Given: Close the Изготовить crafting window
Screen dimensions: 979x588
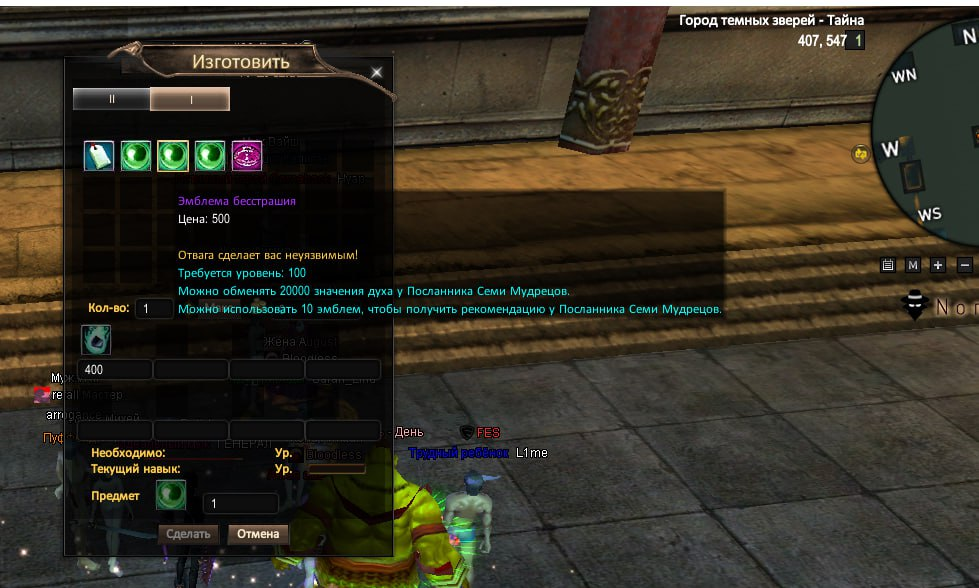Looking at the screenshot, I should (x=377, y=72).
